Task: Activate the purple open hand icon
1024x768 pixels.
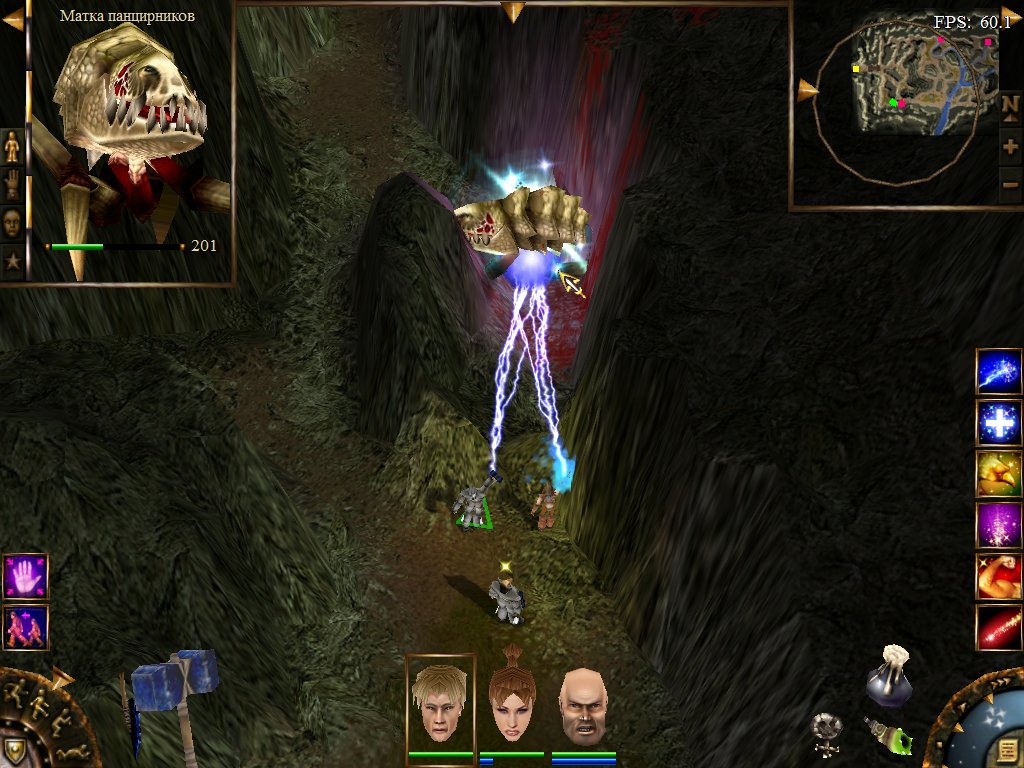Action: point(25,577)
